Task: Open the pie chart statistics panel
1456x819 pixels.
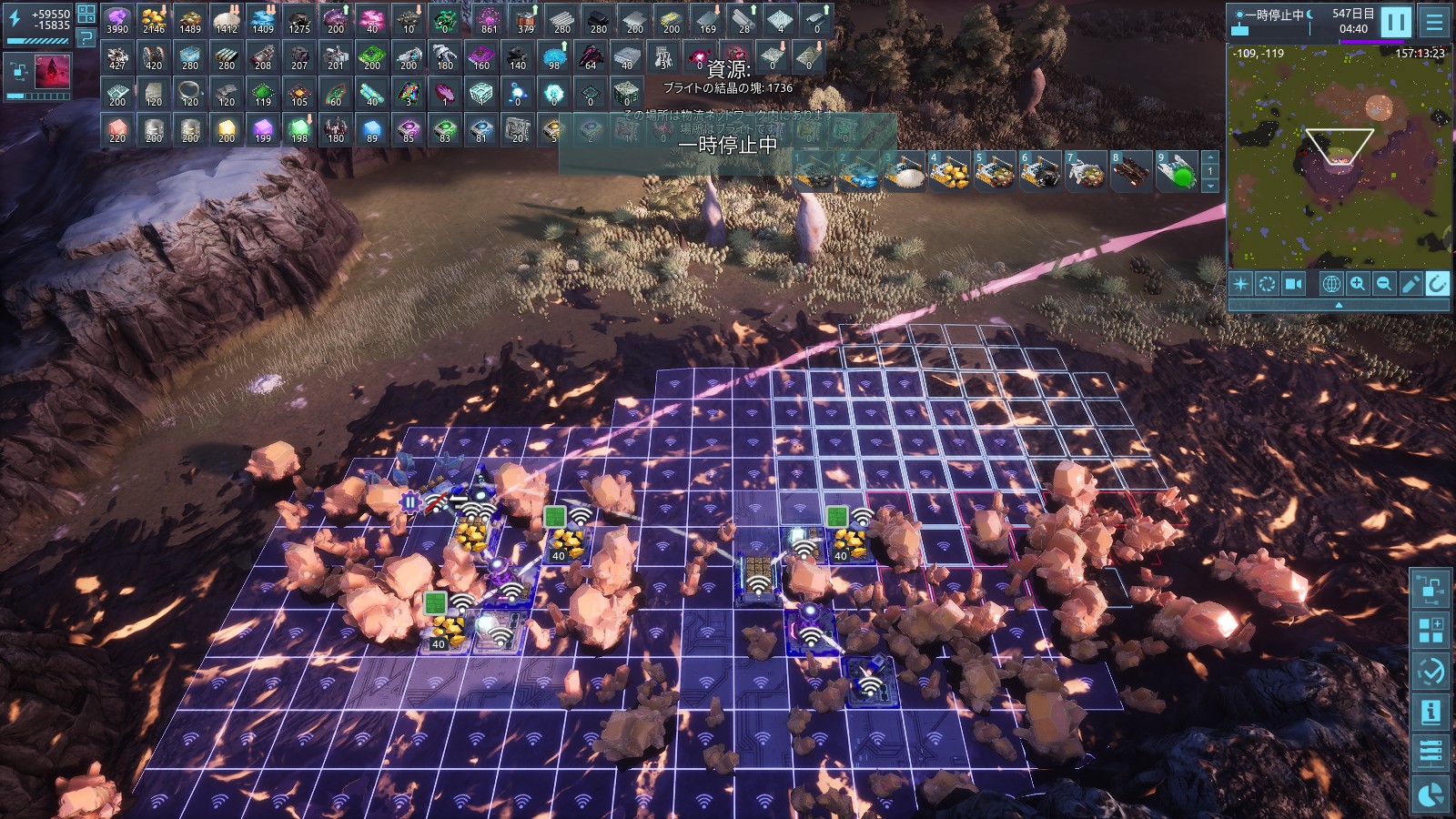Action: (1431, 794)
